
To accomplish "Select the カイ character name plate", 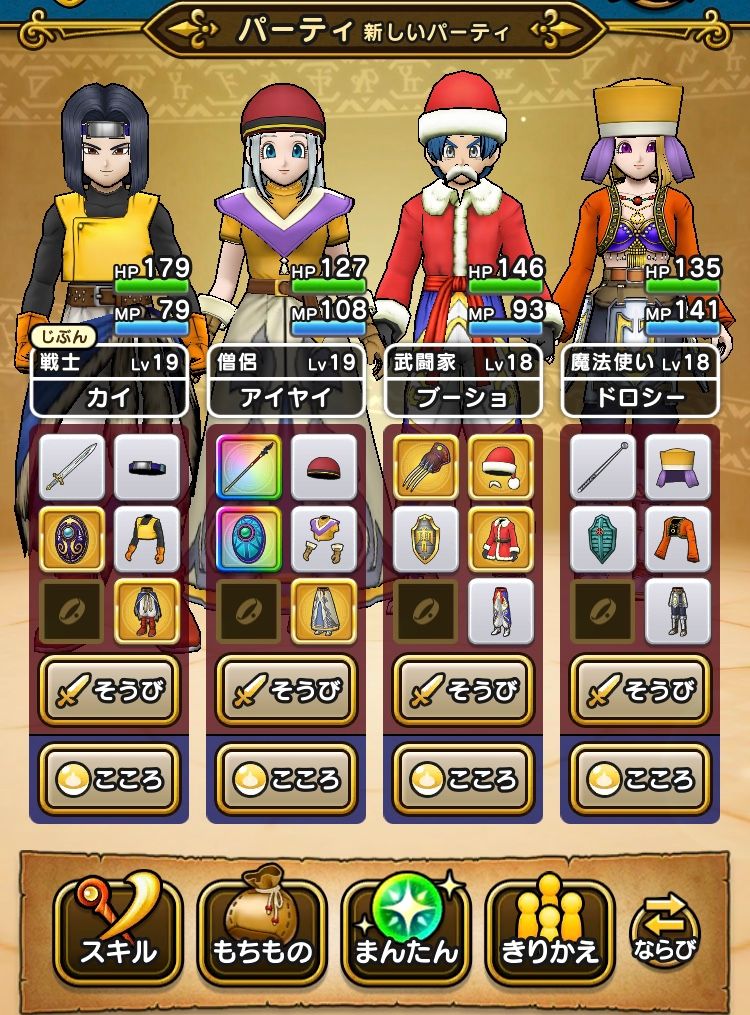I will [x=109, y=397].
